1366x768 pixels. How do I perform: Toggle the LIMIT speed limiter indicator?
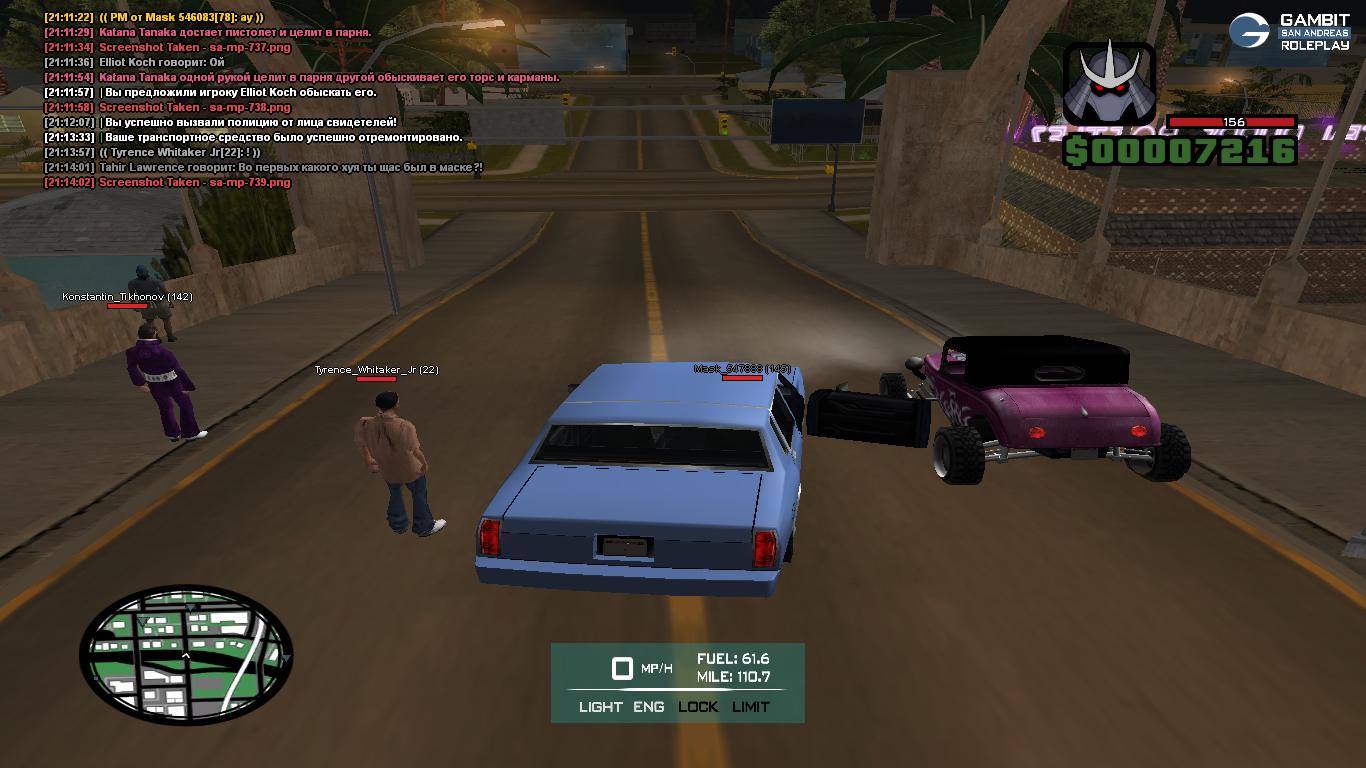pos(751,707)
